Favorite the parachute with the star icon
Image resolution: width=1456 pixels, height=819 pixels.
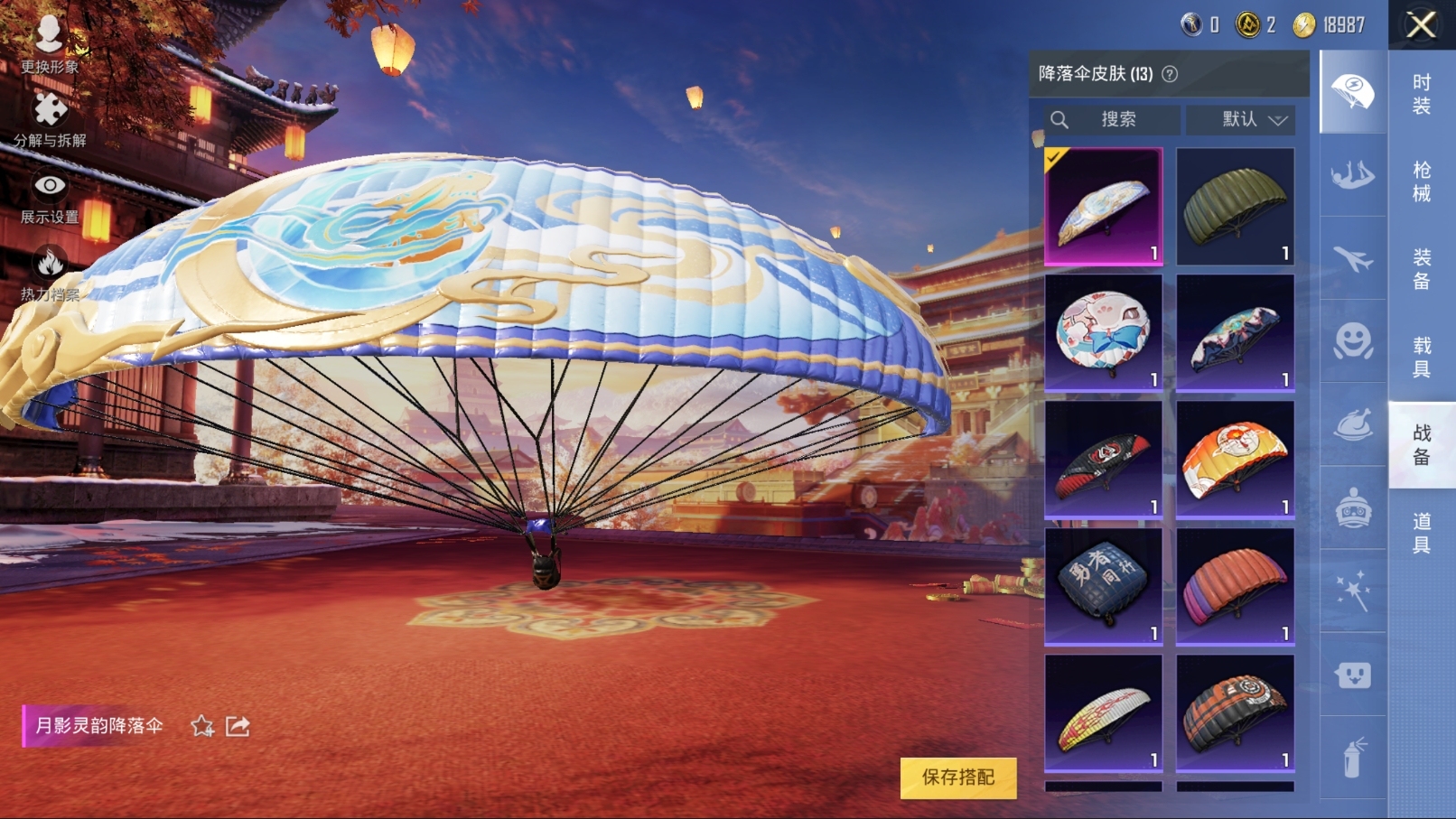[x=202, y=726]
